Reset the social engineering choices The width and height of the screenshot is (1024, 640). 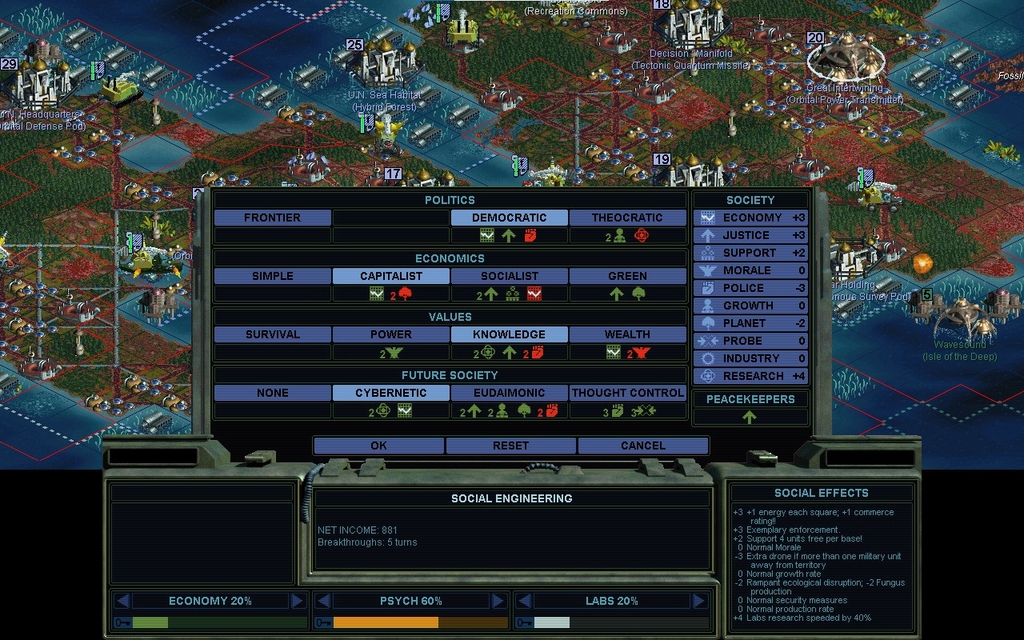click(x=510, y=445)
